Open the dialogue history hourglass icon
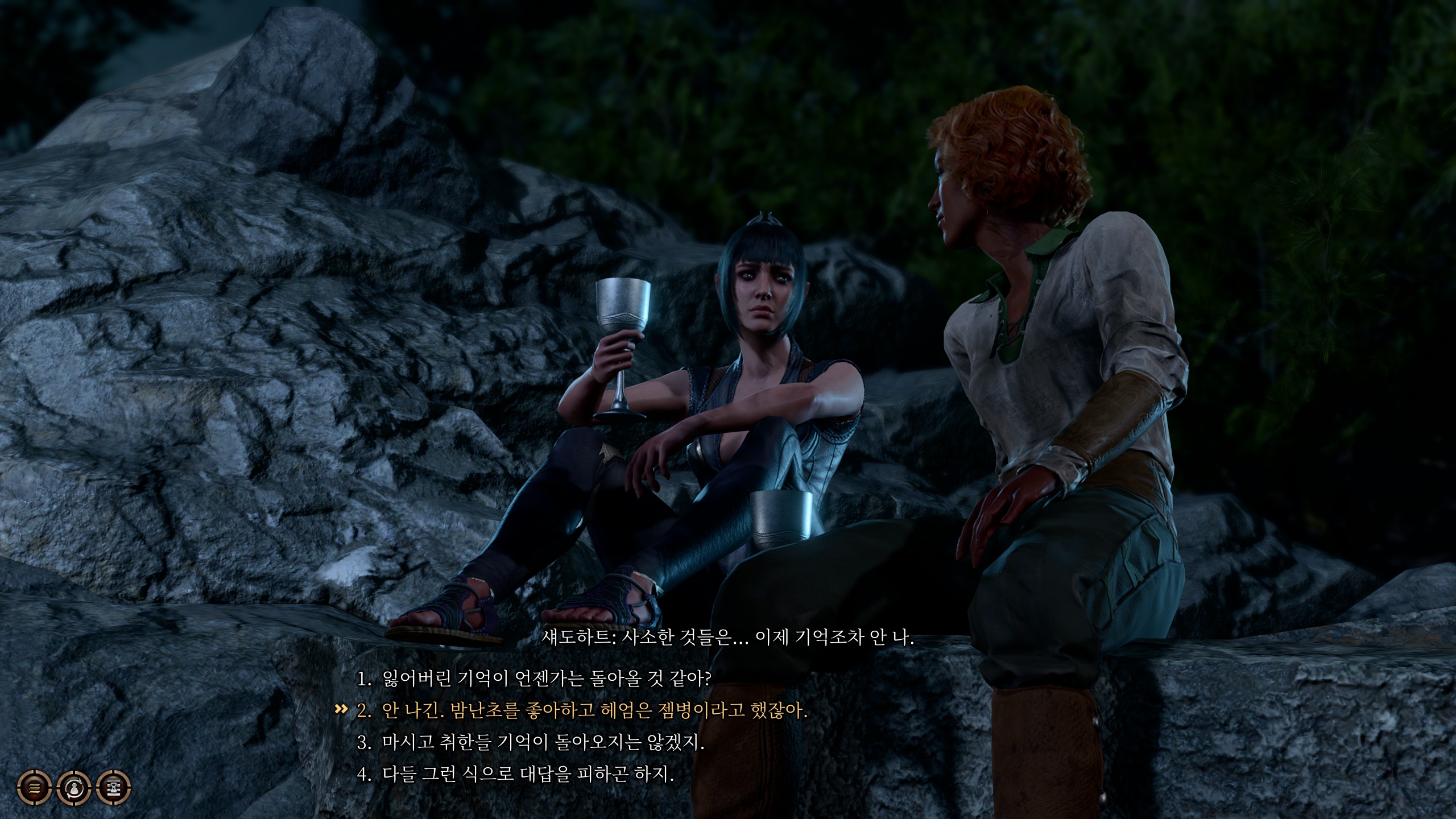Viewport: 1456px width, 819px height. [114, 788]
